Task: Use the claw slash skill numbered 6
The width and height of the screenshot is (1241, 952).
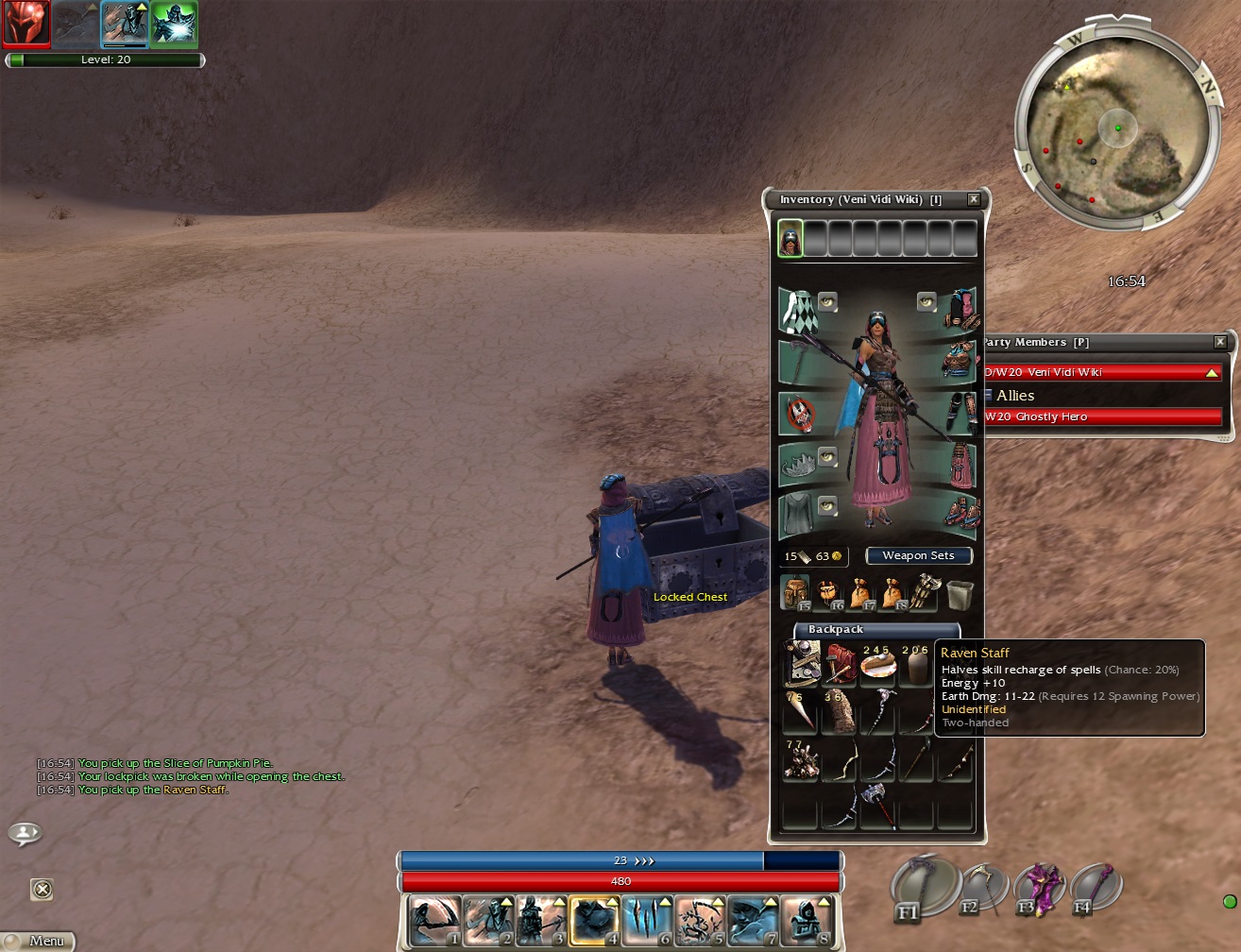Action: click(647, 921)
